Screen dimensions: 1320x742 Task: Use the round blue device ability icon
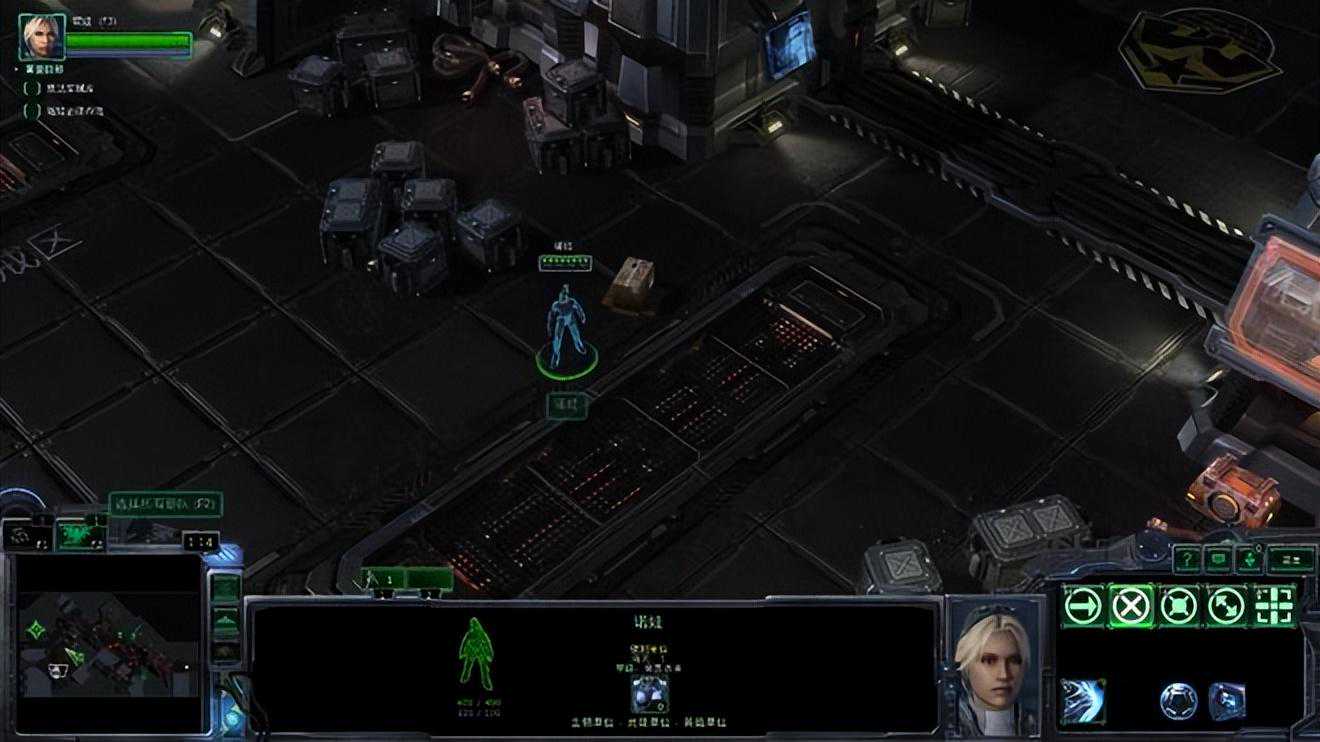click(1179, 700)
